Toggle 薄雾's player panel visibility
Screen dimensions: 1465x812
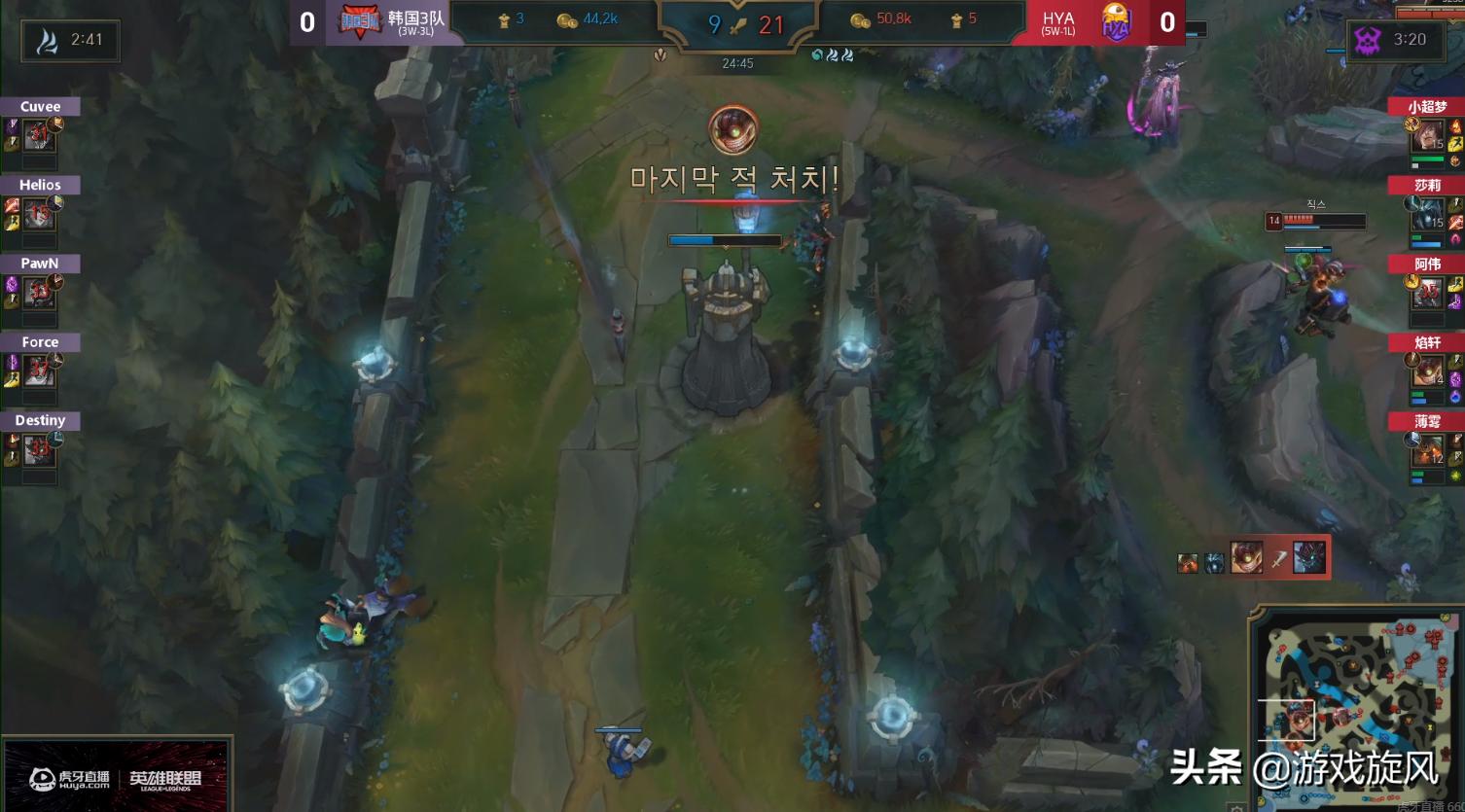click(x=1428, y=421)
